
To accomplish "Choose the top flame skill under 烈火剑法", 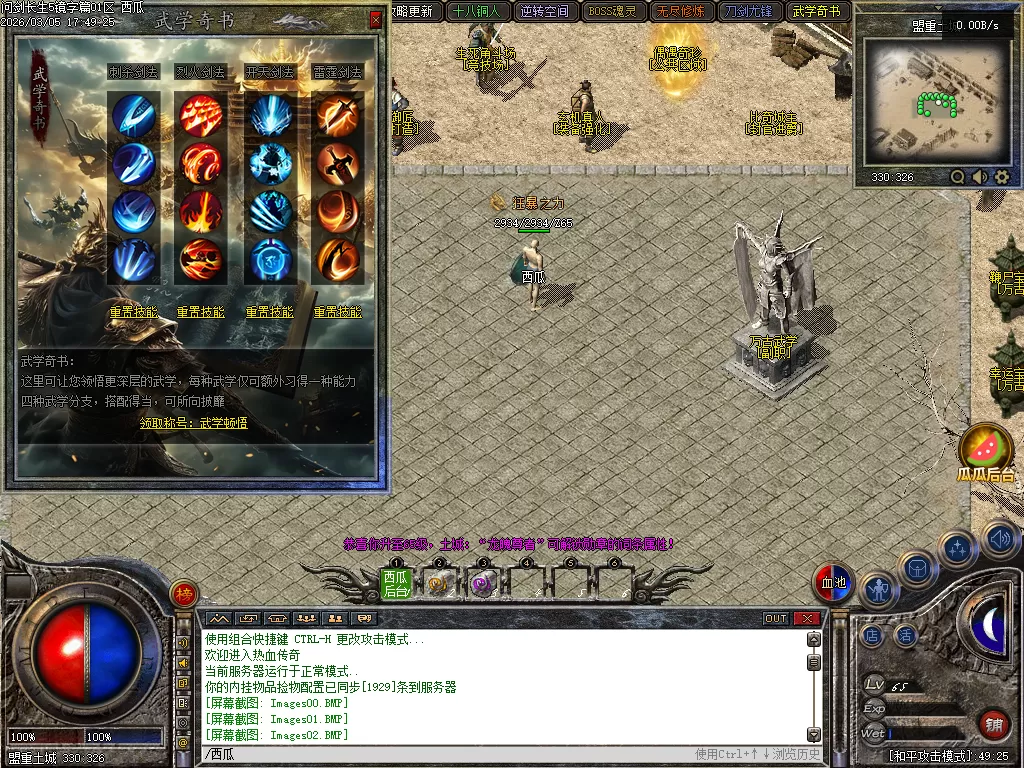I will click(201, 115).
